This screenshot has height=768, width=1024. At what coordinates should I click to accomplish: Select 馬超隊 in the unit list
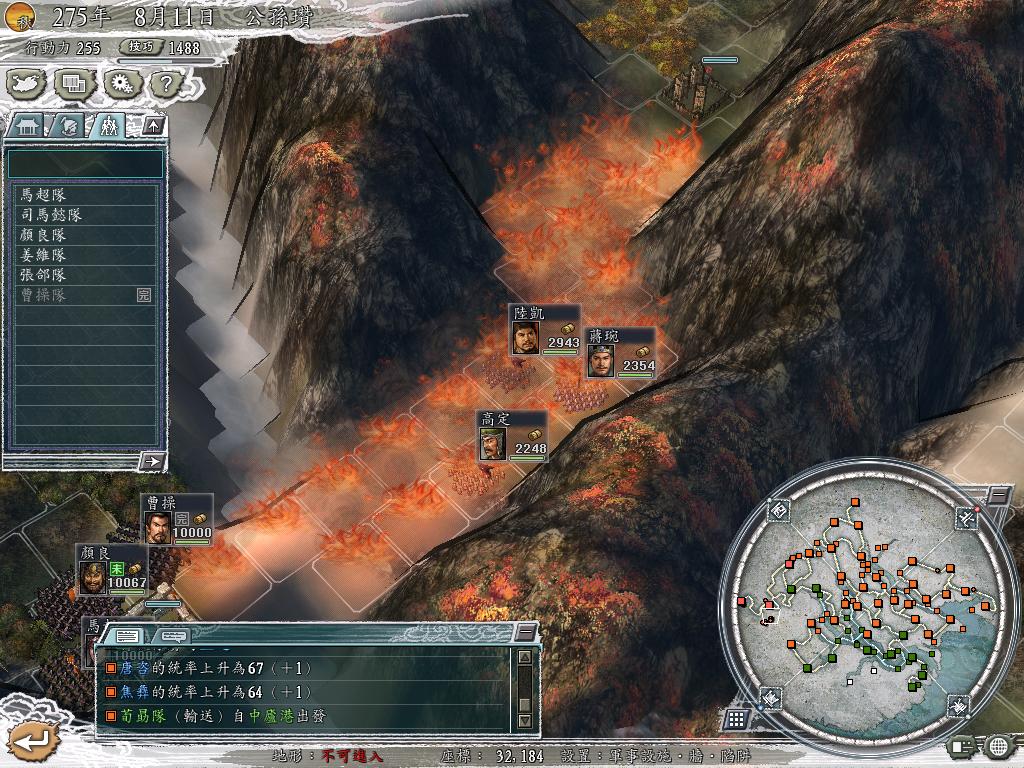pos(85,195)
